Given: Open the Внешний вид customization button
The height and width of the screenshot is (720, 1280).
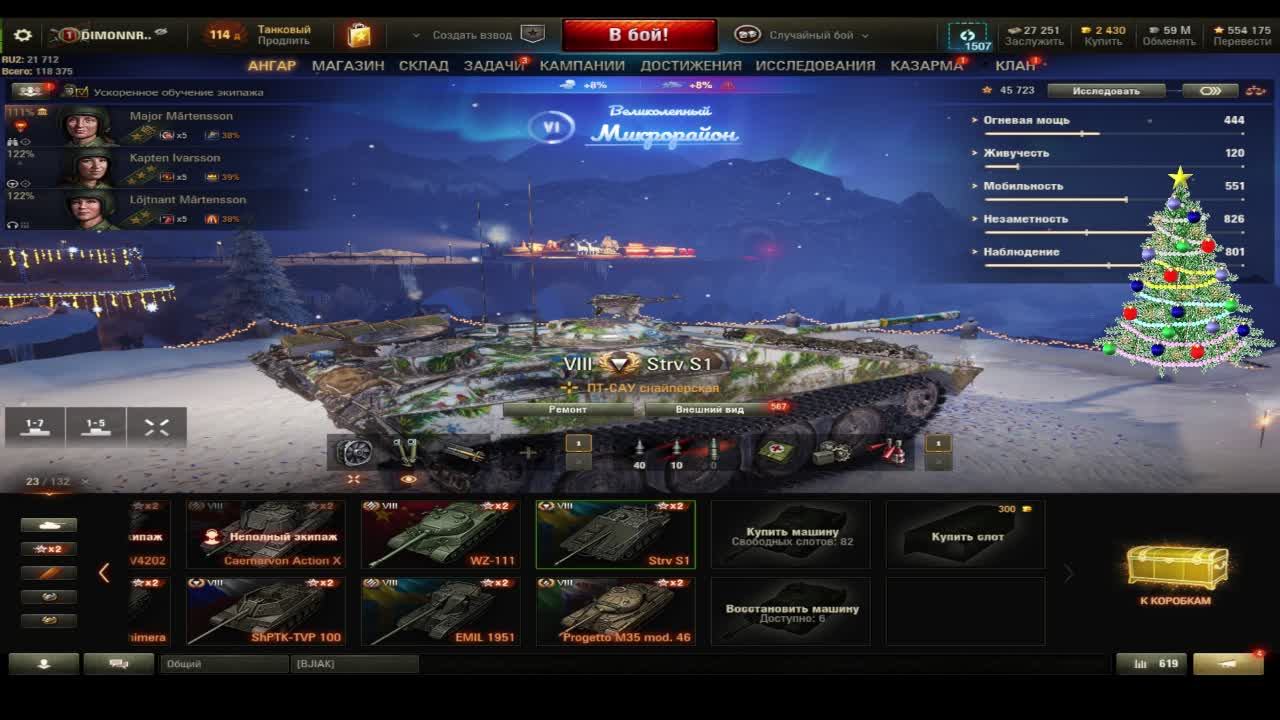Looking at the screenshot, I should [x=710, y=409].
